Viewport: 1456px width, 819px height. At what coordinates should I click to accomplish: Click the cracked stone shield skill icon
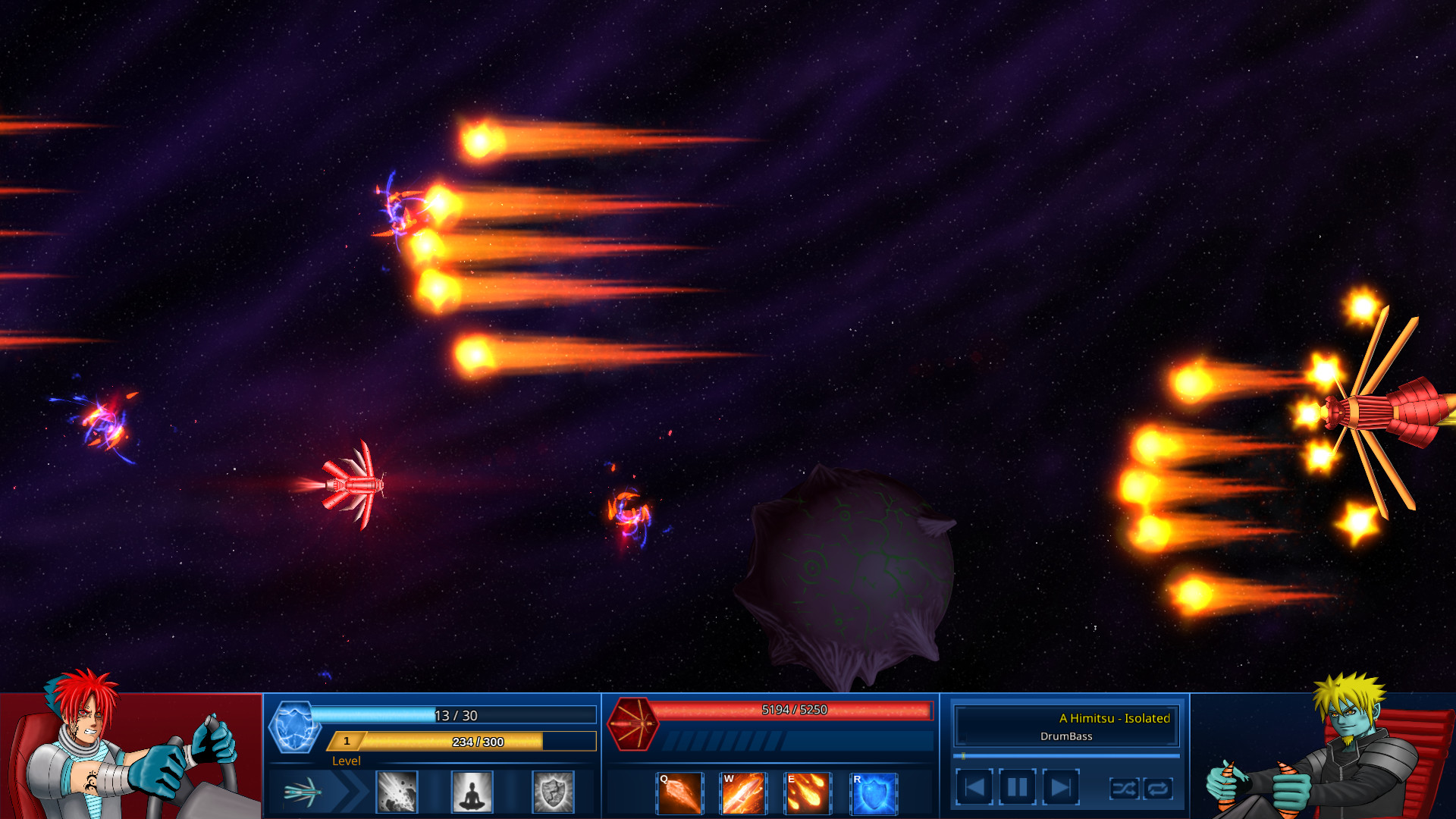pyautogui.click(x=553, y=792)
